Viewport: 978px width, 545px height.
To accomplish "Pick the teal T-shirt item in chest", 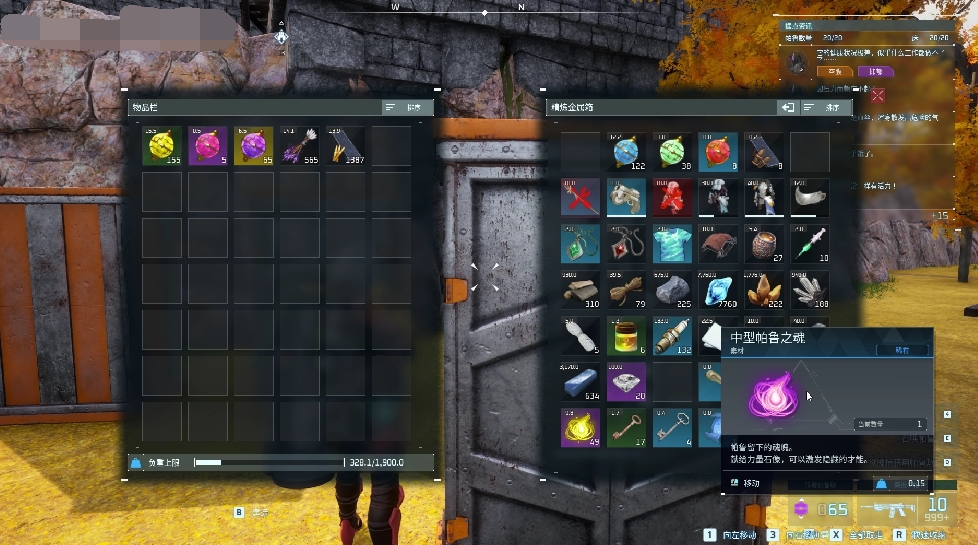I will [x=672, y=244].
